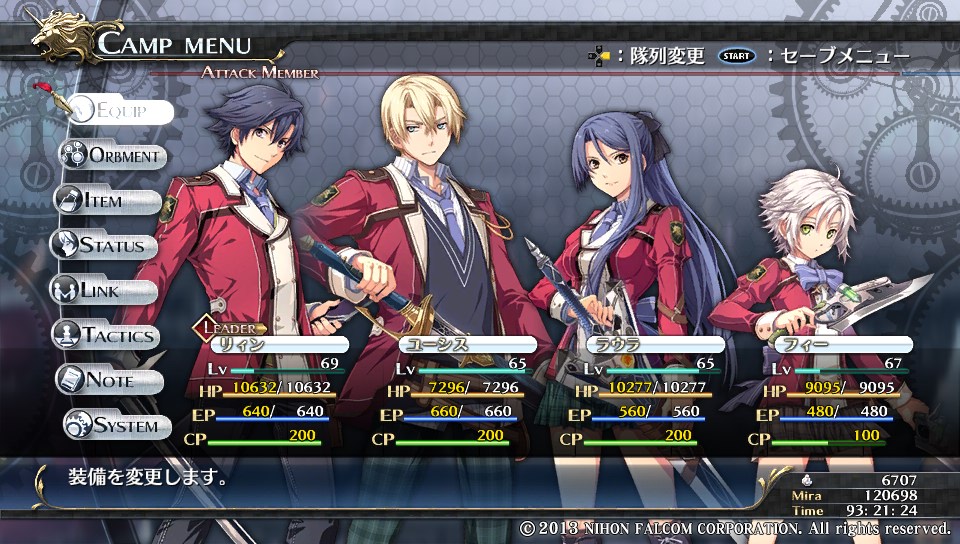Select ラウラ's name plate

coord(654,345)
